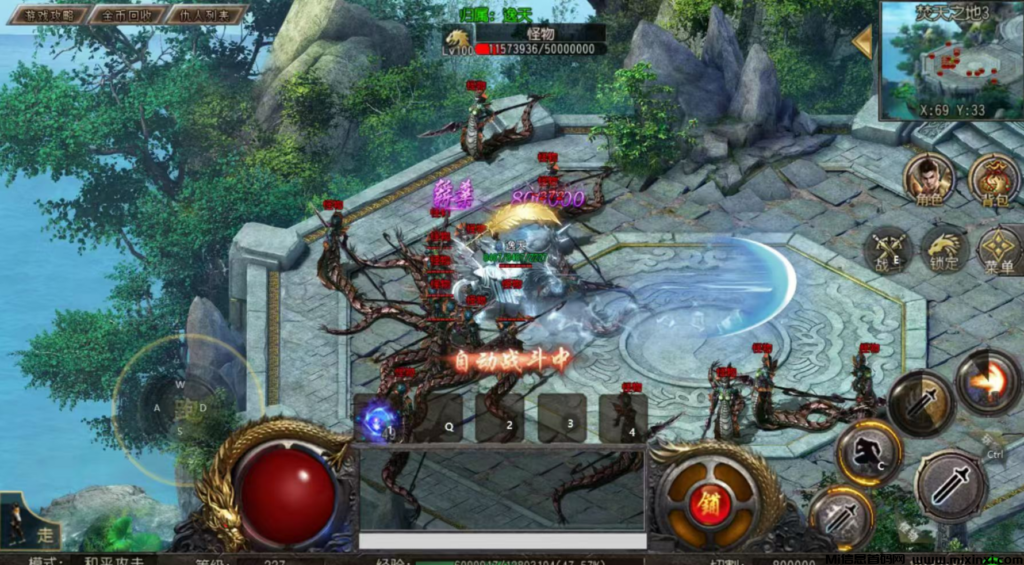Open the red 铺 shop button

click(x=711, y=498)
